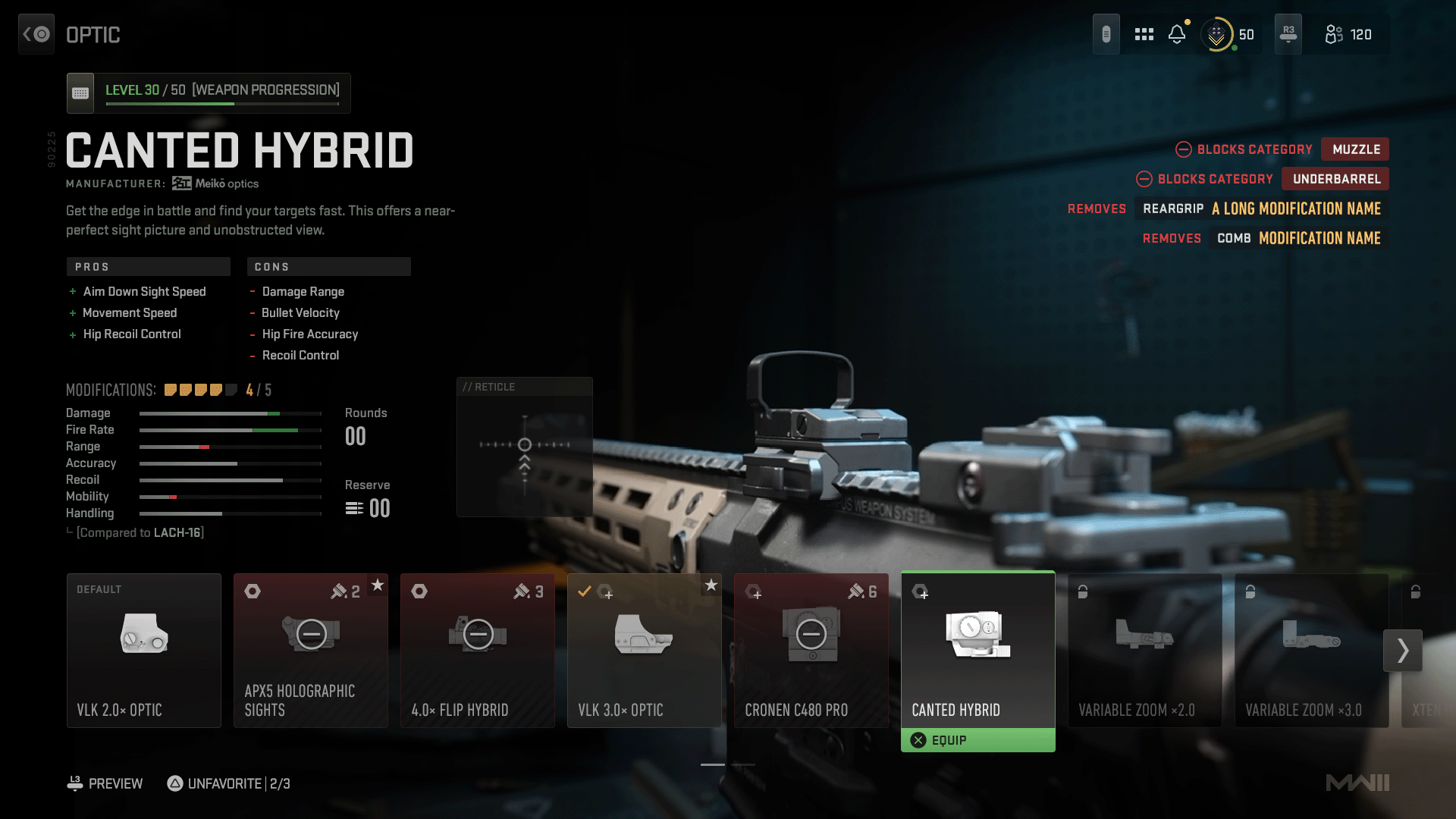Open the weapon progression level panel
The width and height of the screenshot is (1456, 819).
click(209, 93)
